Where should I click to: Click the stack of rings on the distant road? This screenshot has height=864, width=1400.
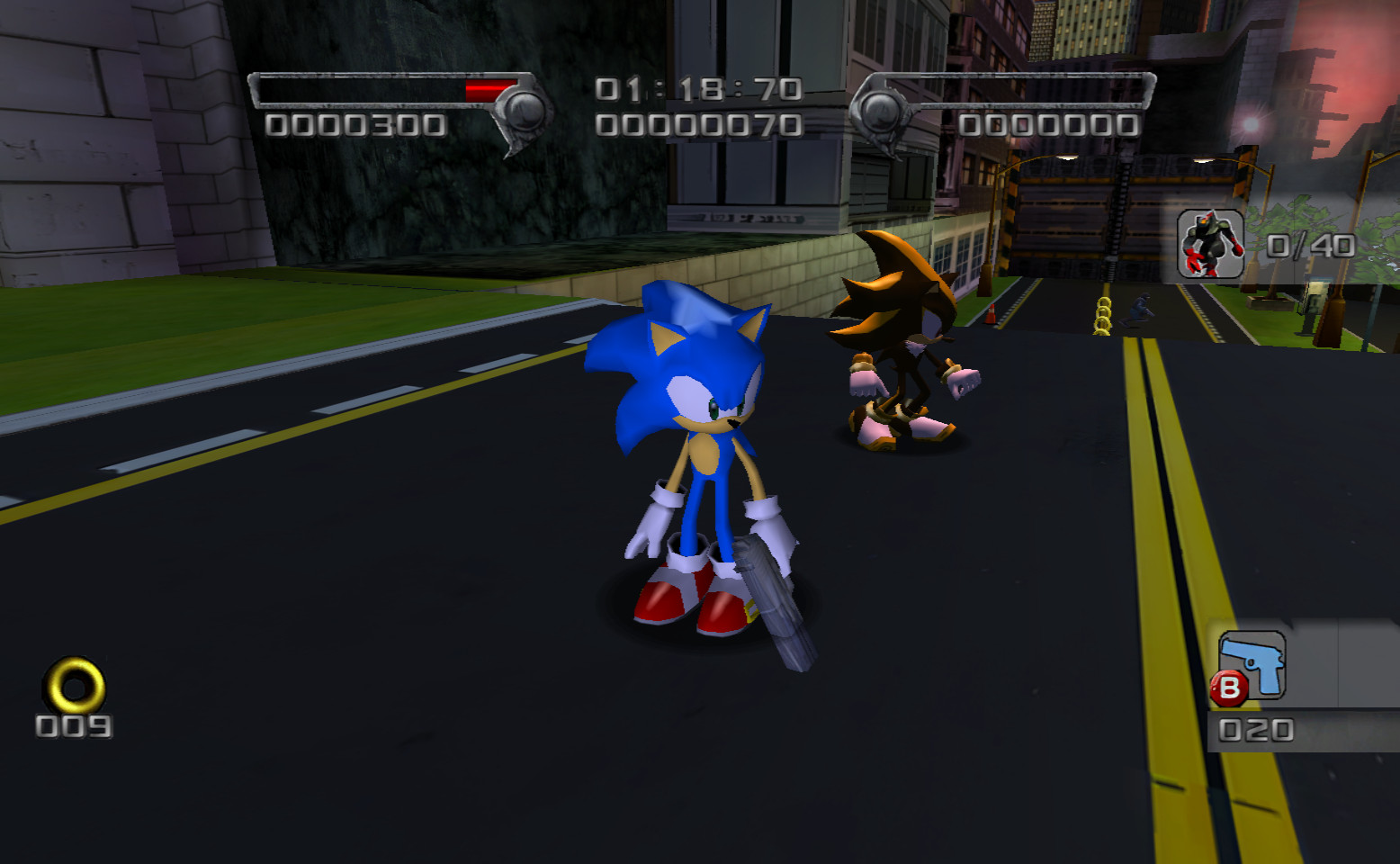point(1103,317)
